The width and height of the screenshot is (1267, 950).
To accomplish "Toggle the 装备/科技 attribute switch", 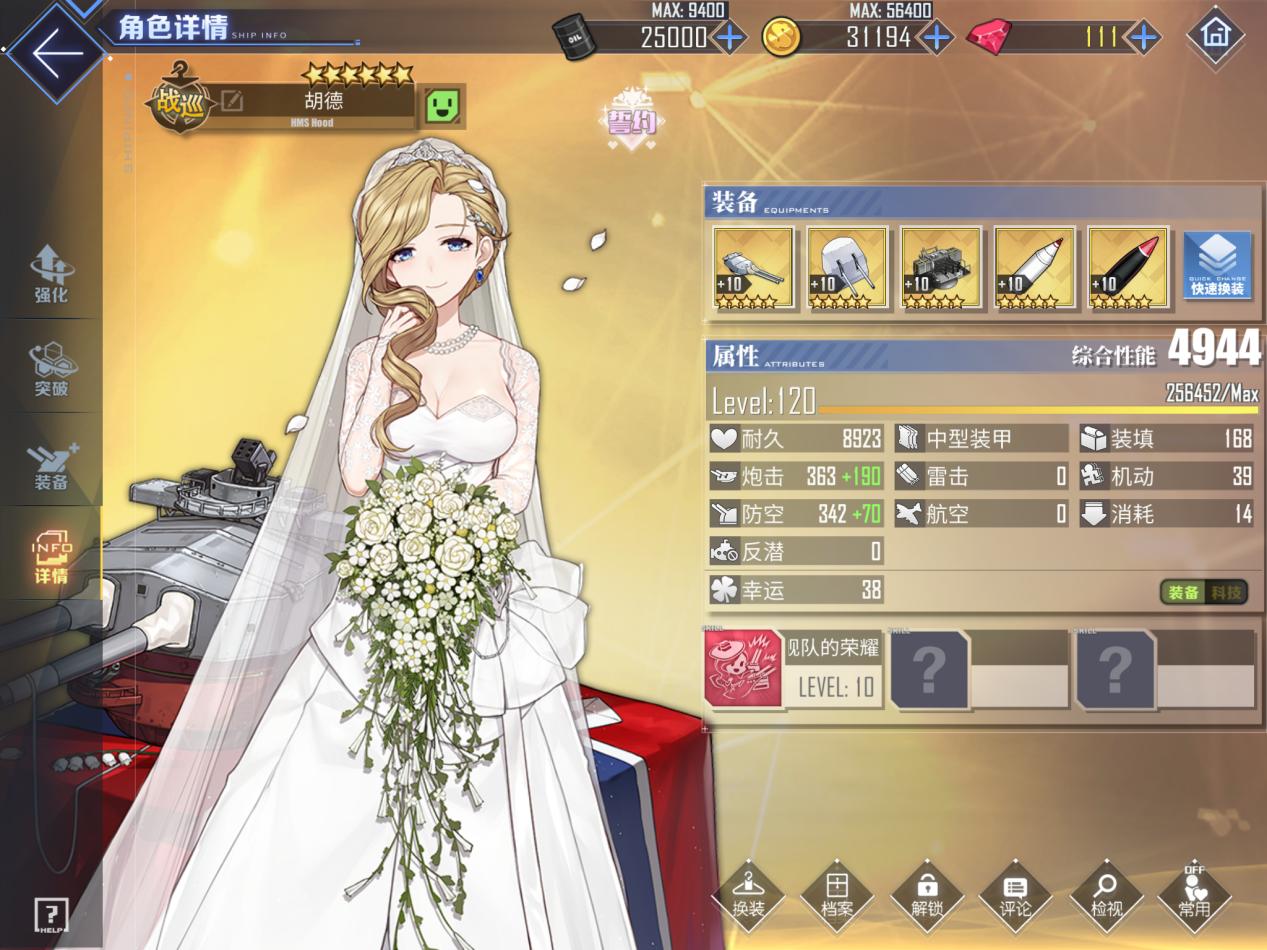I will coord(1204,592).
